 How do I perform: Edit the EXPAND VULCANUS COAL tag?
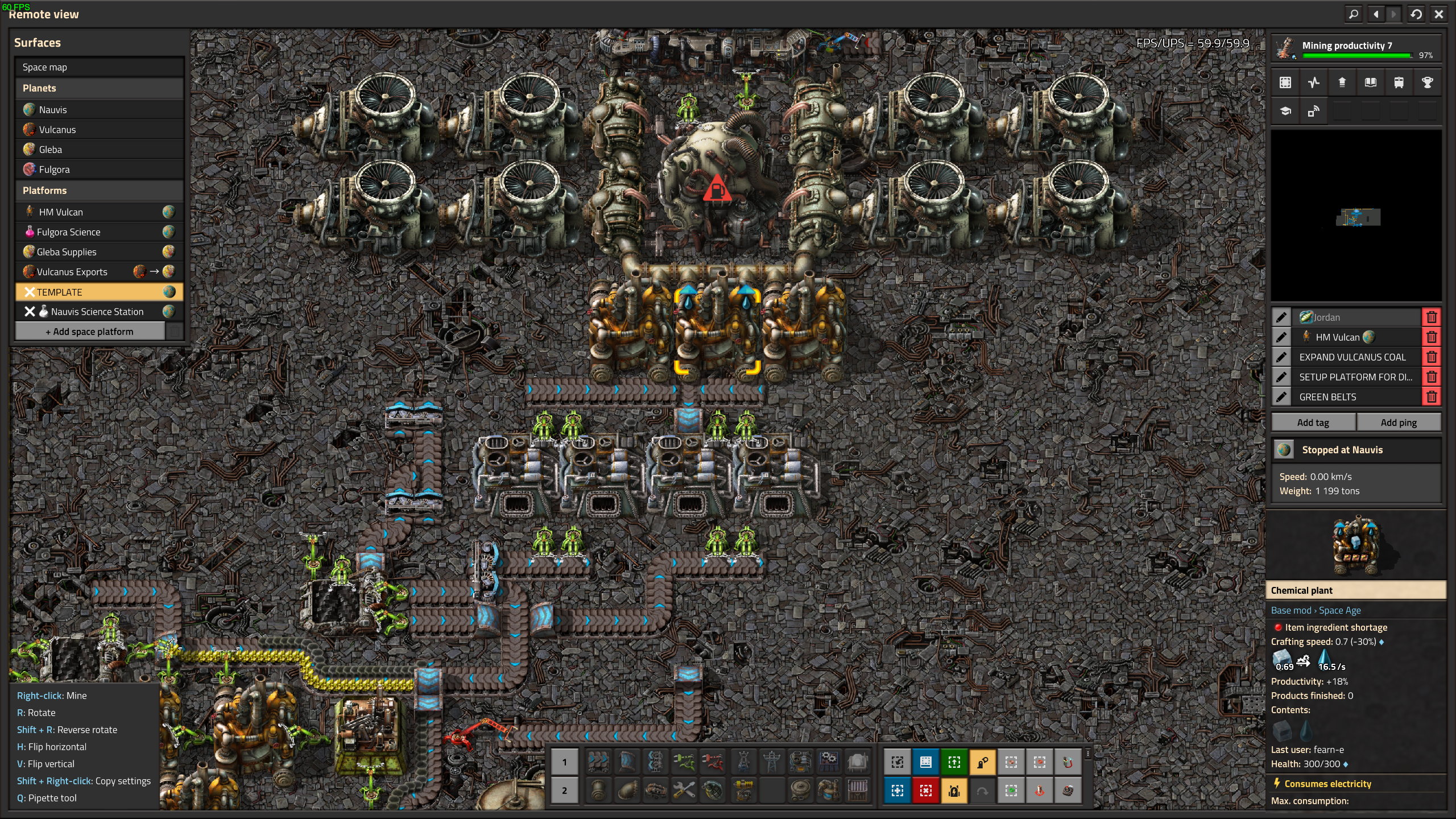coord(1281,357)
